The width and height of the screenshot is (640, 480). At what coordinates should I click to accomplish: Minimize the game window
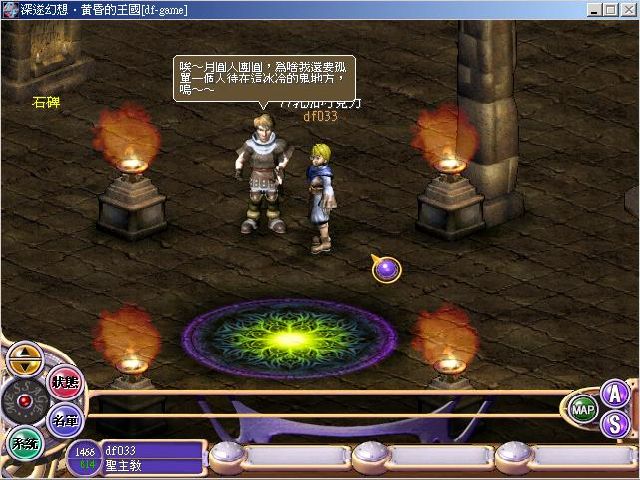(x=597, y=9)
